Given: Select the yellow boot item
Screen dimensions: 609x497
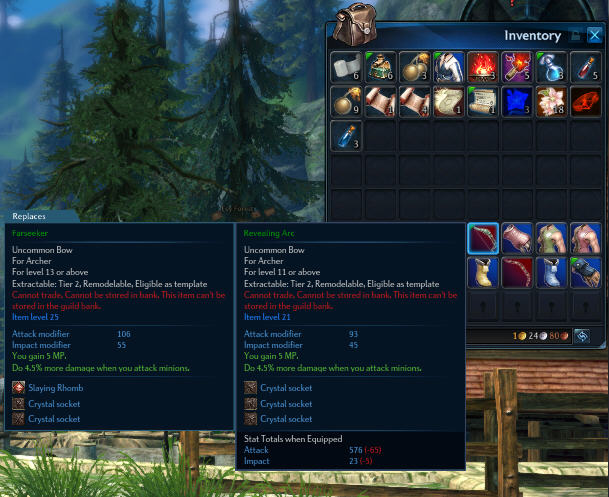Looking at the screenshot, I should 483,272.
